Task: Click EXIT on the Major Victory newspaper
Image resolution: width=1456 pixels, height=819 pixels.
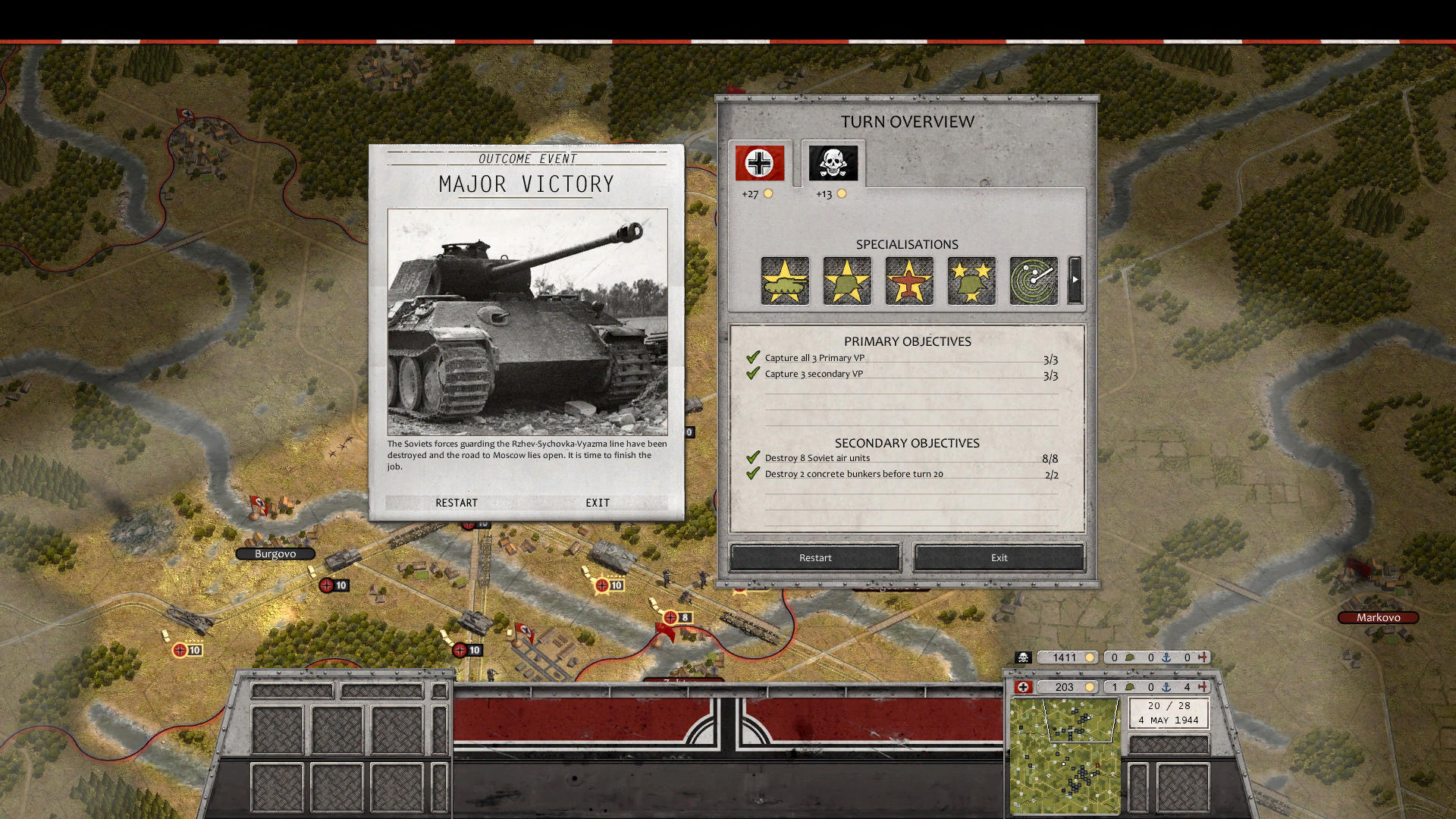Action: tap(597, 502)
